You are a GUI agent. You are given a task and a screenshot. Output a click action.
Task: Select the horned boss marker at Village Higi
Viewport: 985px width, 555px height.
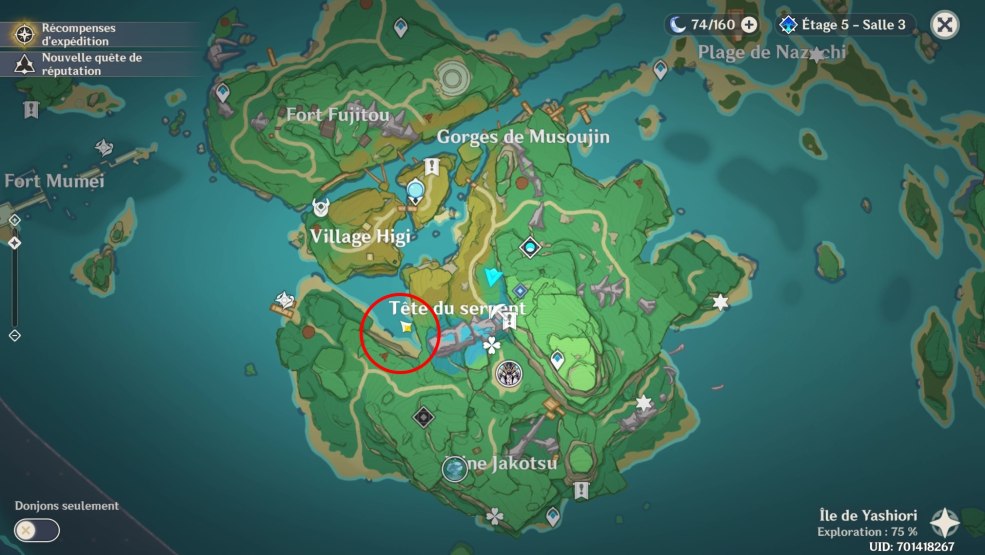click(x=321, y=208)
